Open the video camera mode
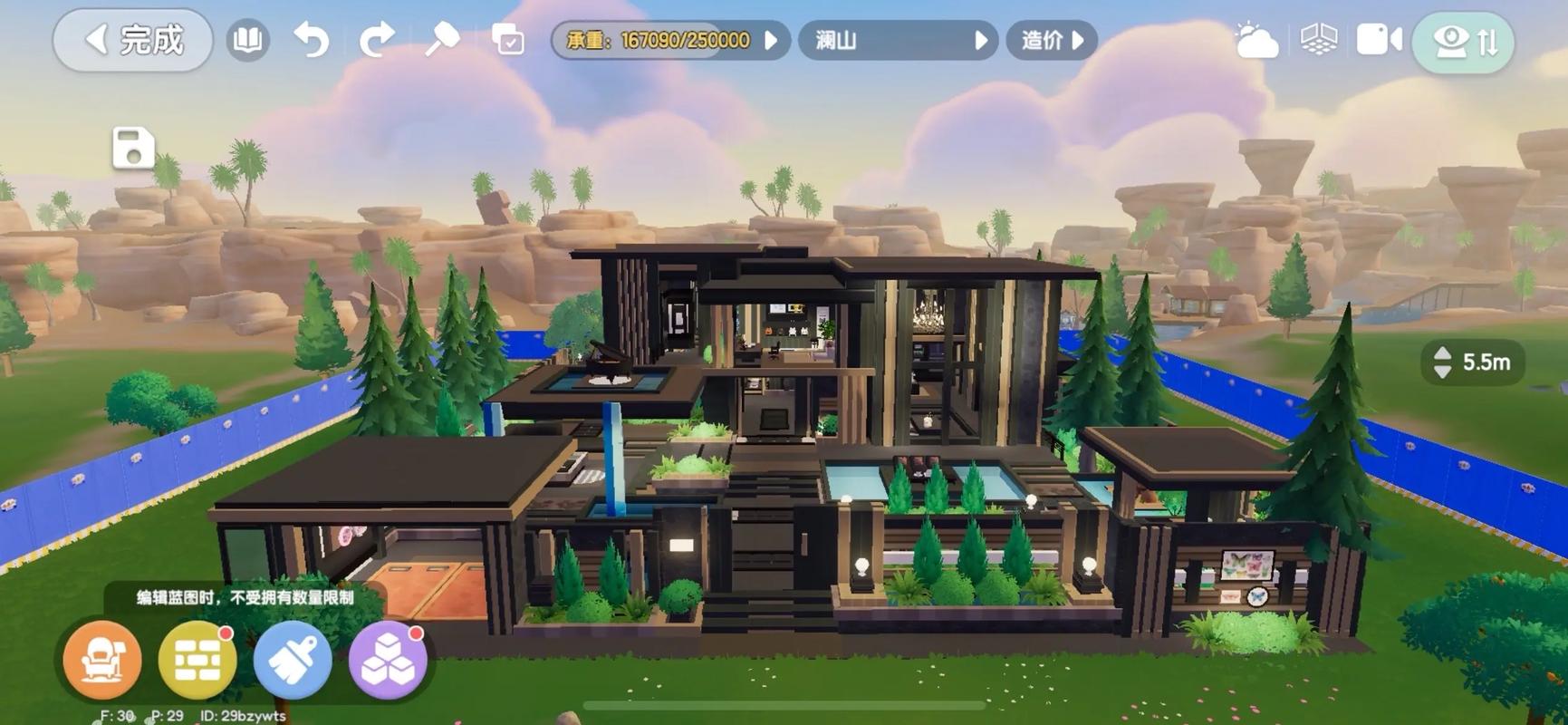 1379,41
